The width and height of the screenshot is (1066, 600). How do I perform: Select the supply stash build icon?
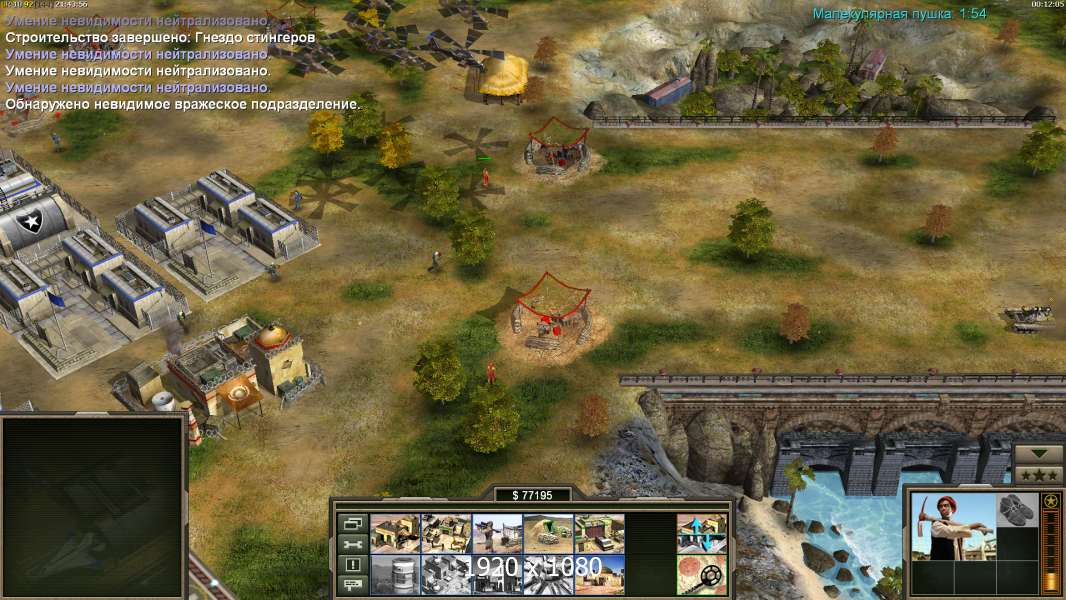[395, 534]
